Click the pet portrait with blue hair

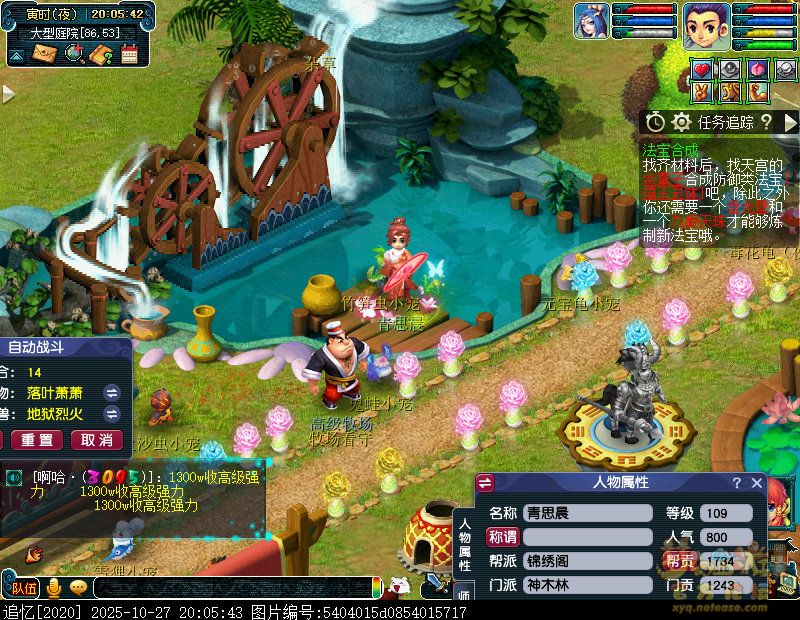pyautogui.click(x=591, y=21)
